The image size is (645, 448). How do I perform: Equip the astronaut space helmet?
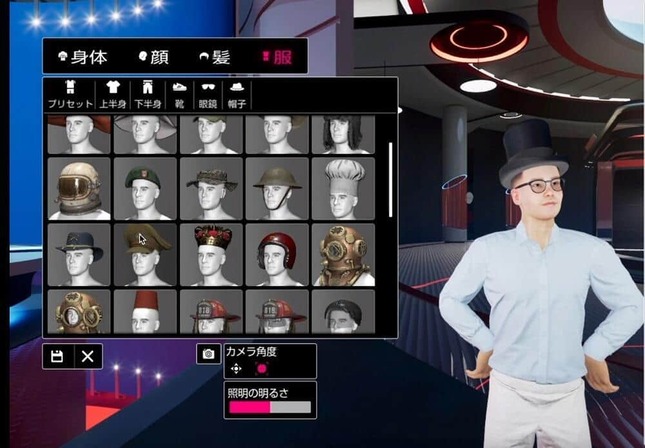(x=79, y=187)
